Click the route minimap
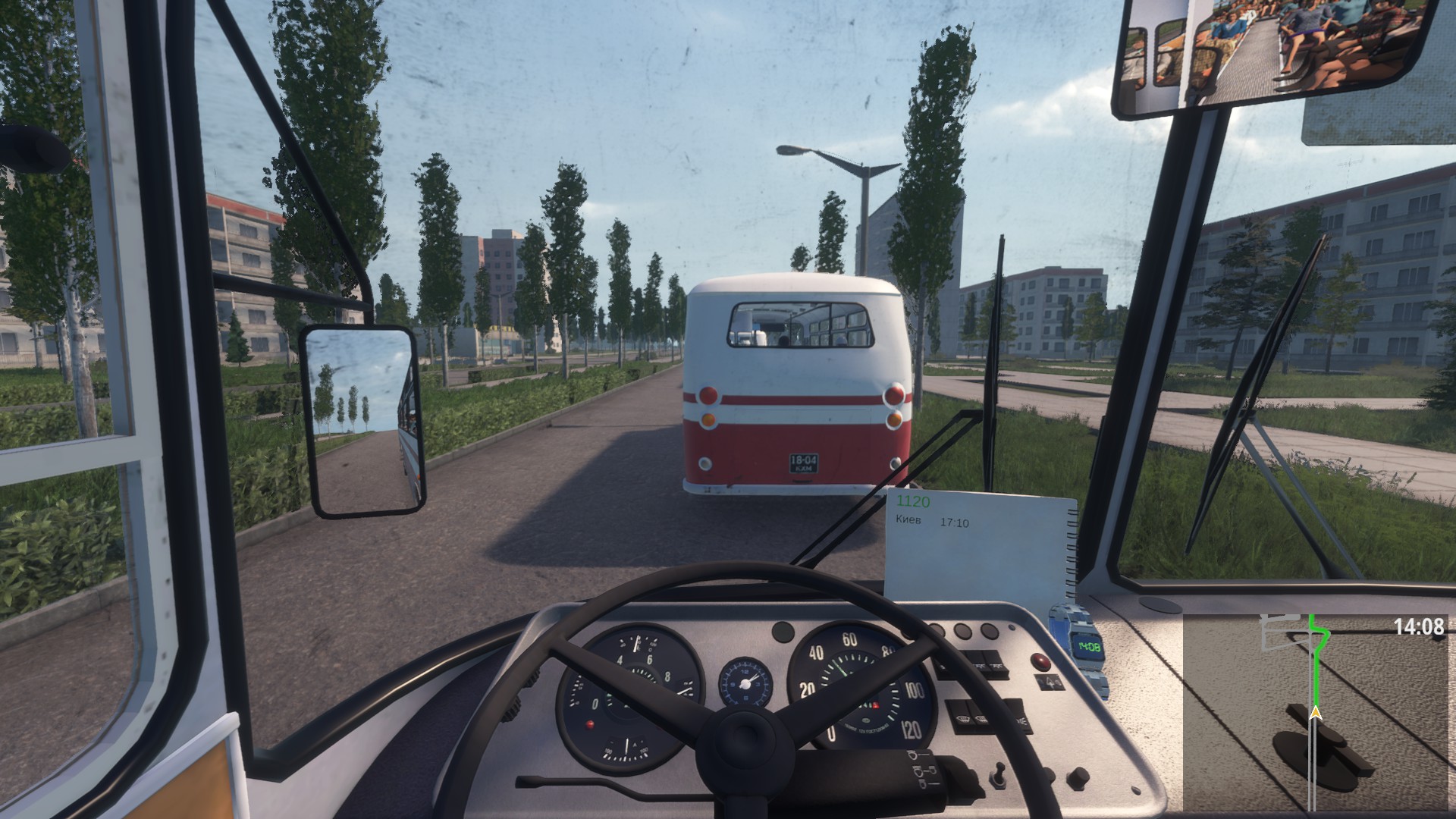Screen dimensions: 1456x819 [x=1318, y=713]
